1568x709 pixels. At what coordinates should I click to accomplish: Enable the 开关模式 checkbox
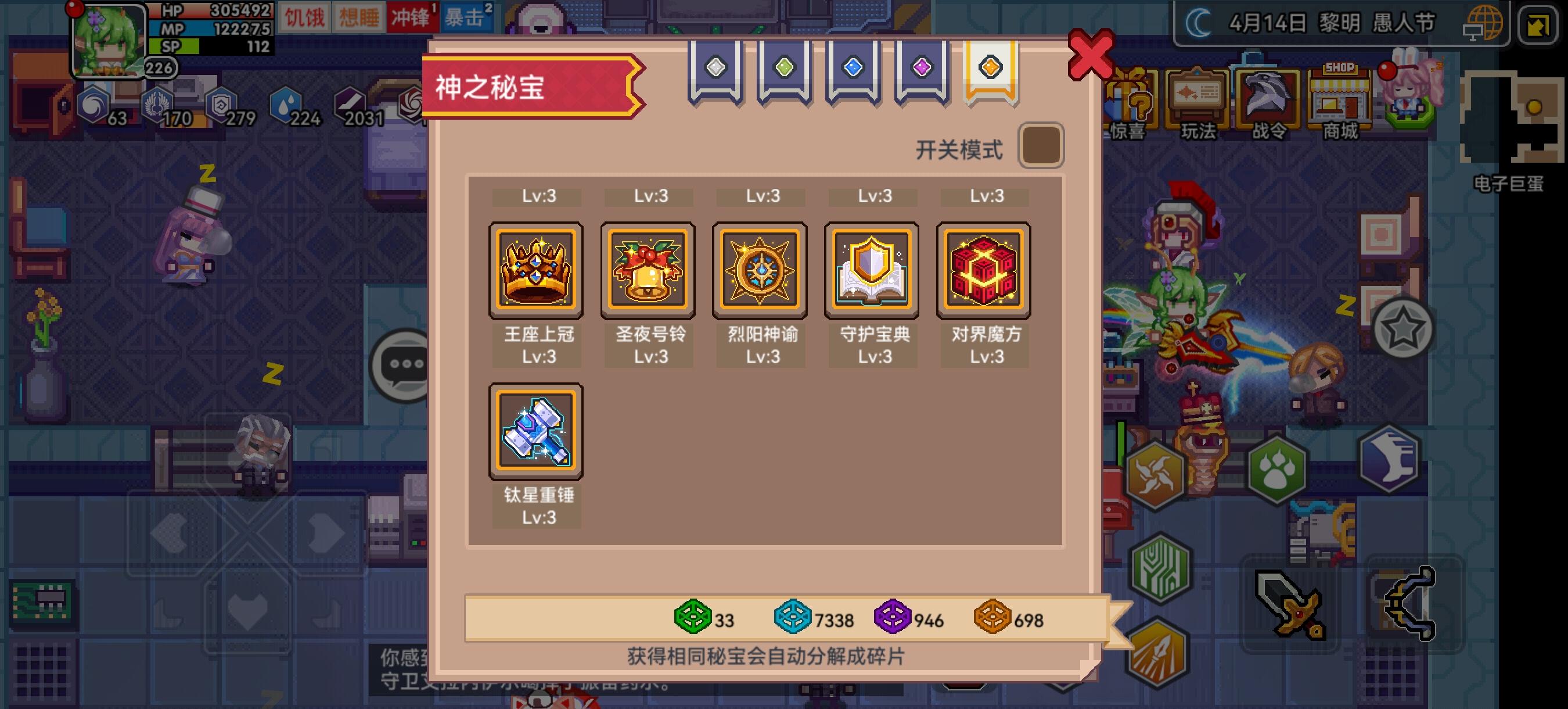pyautogui.click(x=1042, y=144)
